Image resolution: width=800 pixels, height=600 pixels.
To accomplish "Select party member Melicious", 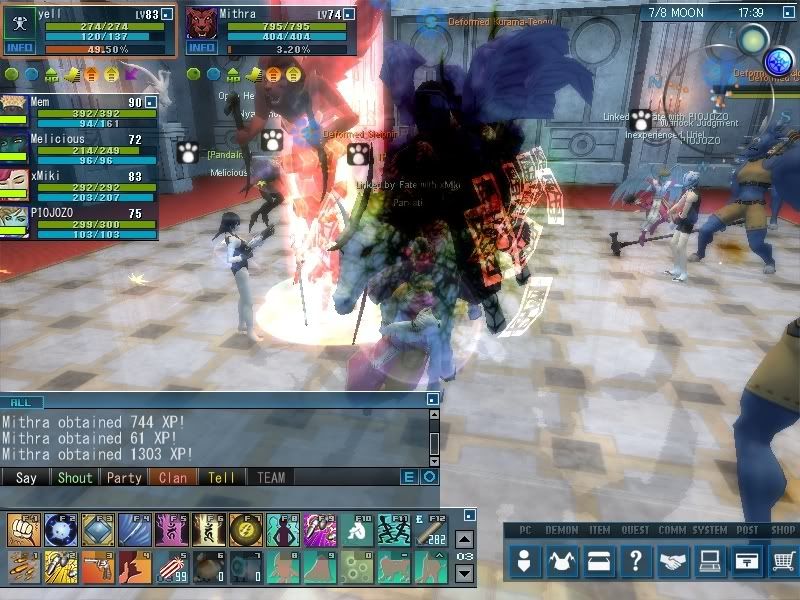I will point(60,139).
